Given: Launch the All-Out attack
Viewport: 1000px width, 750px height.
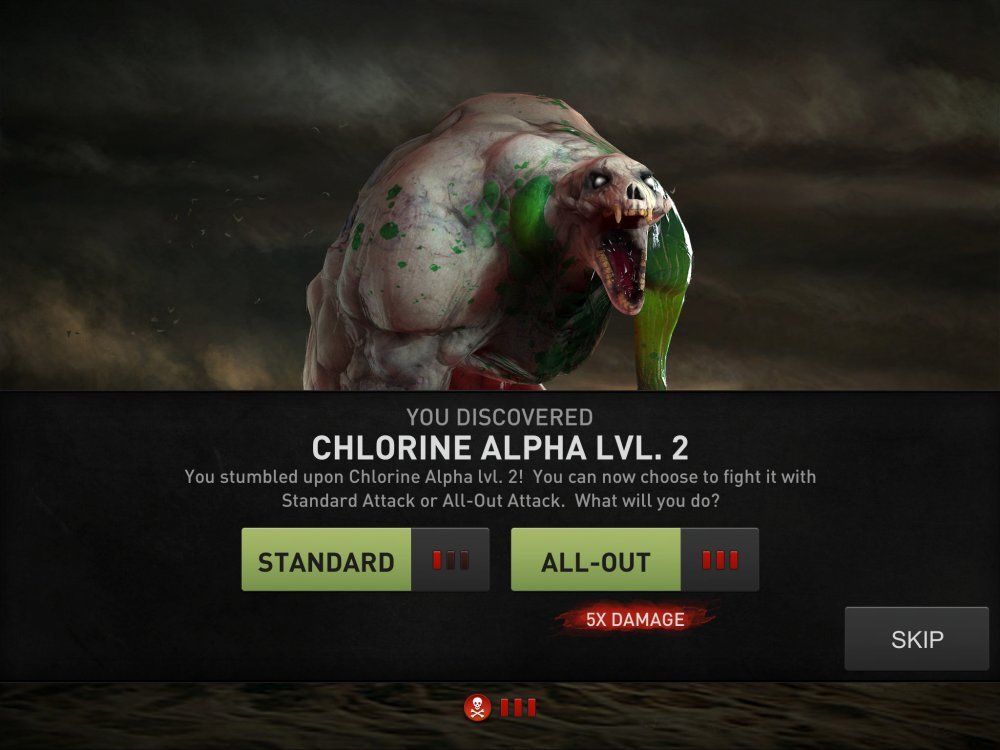Looking at the screenshot, I should [596, 561].
